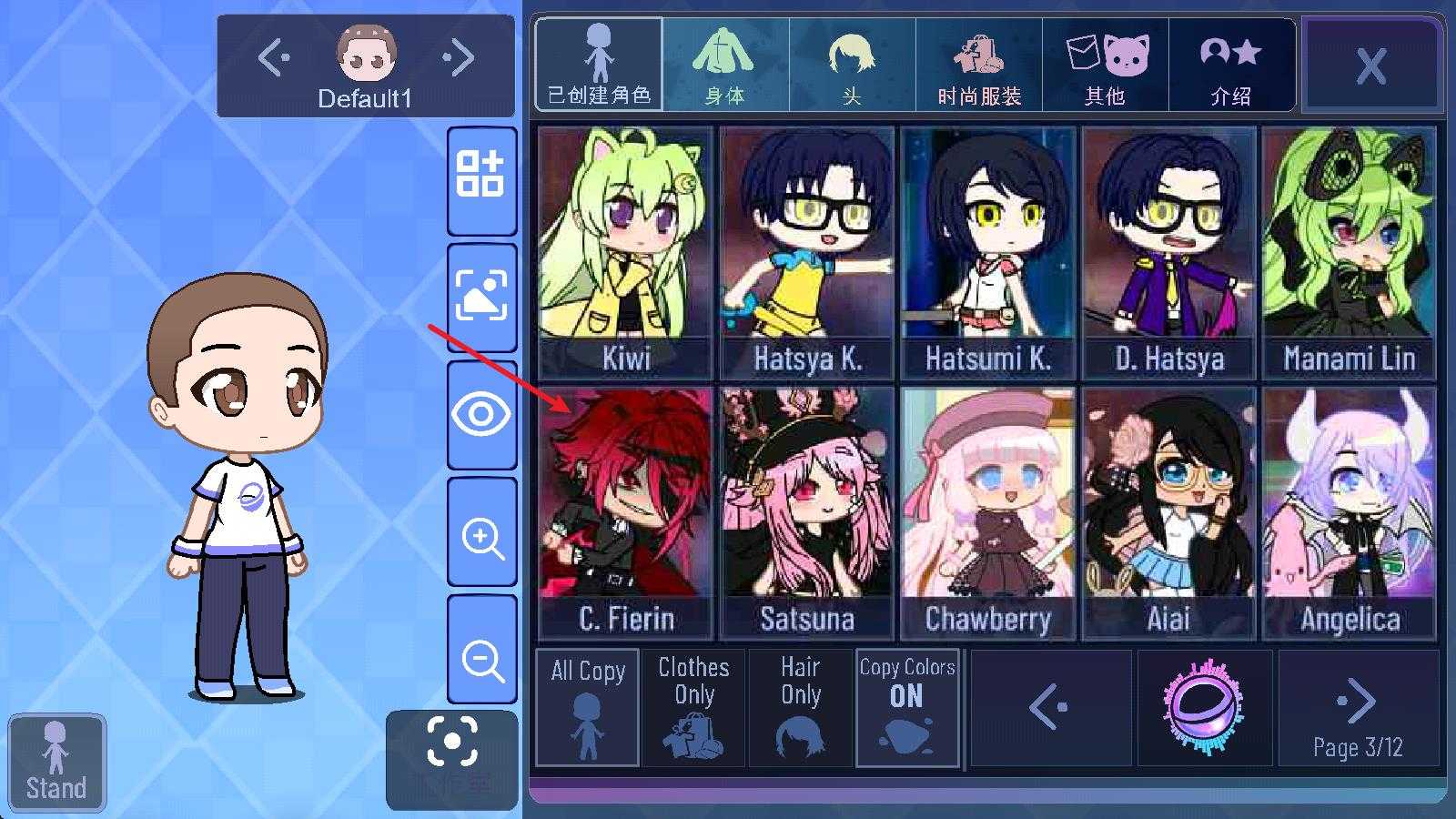Choose the Angelica preset character
The image size is (1456, 819).
click(1349, 512)
